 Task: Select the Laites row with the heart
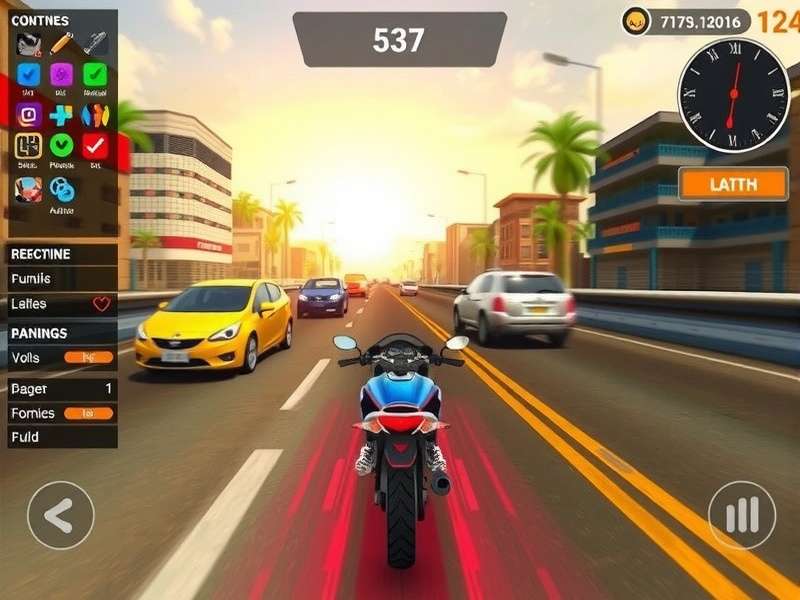coord(62,304)
